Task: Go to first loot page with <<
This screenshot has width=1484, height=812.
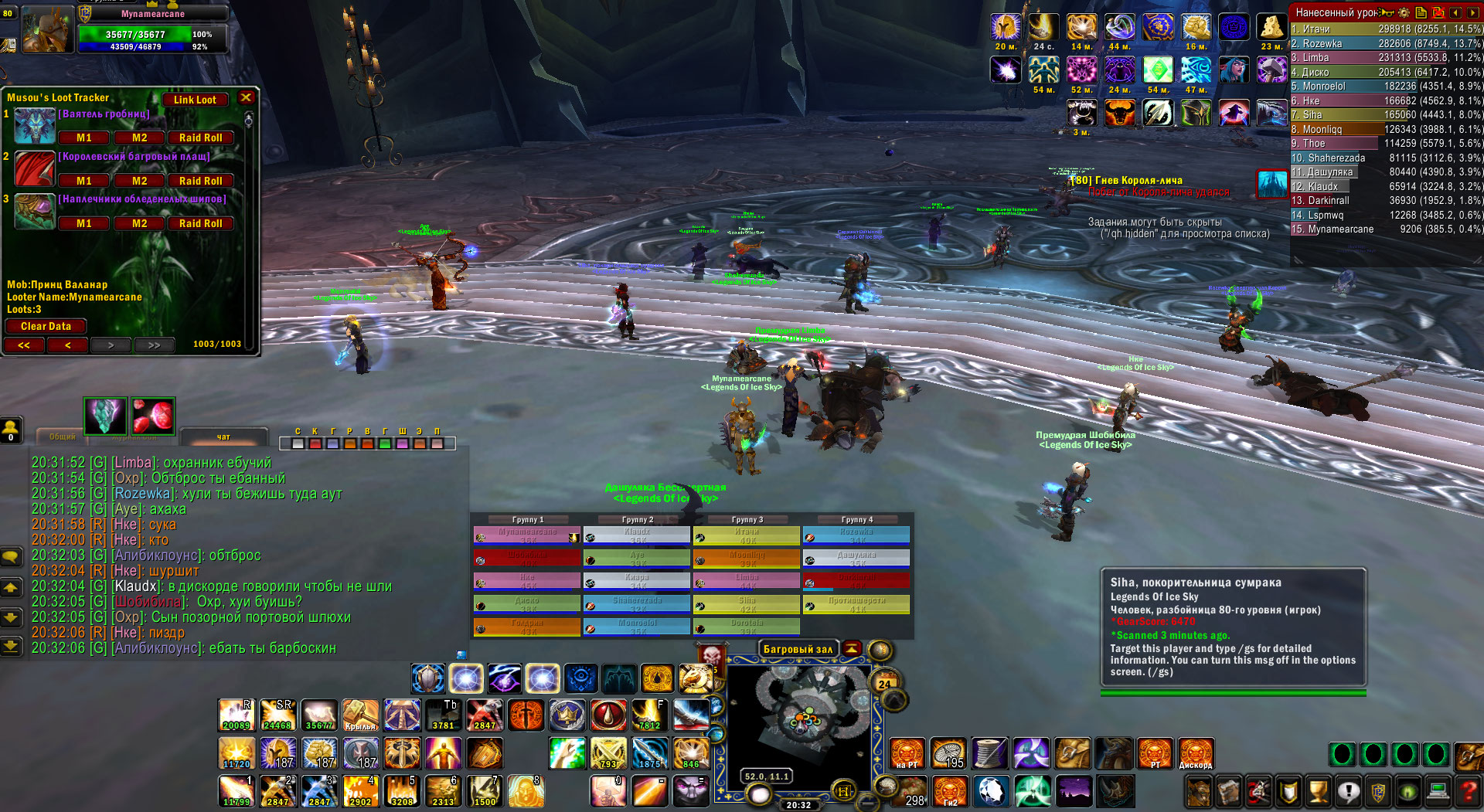Action: click(x=24, y=345)
